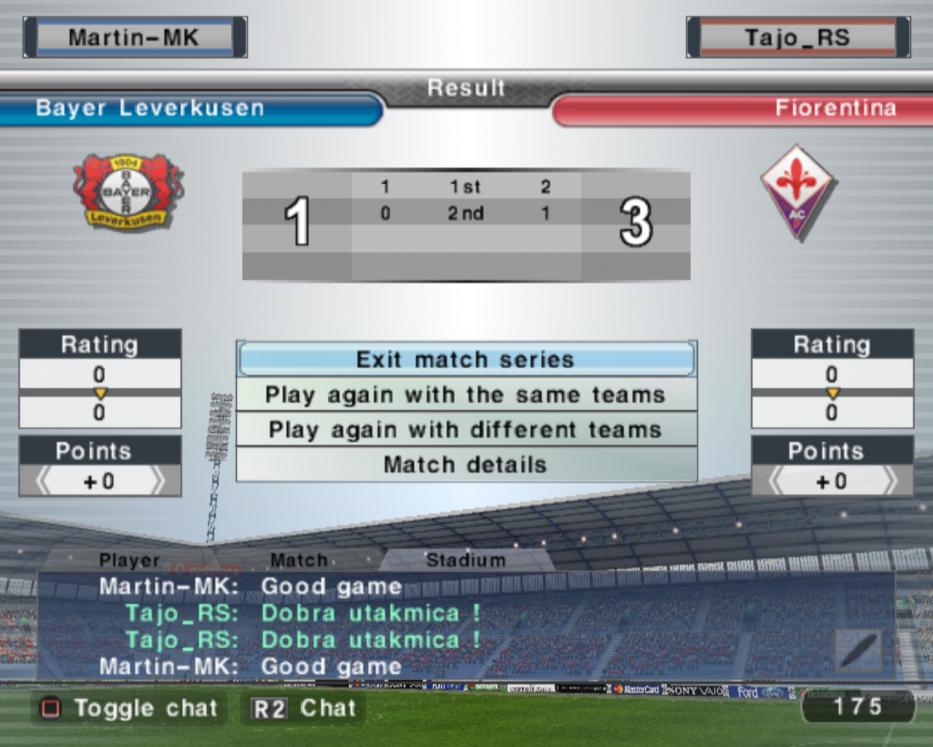The width and height of the screenshot is (933, 747).
Task: Pick Play again with different teams
Action: (x=466, y=430)
